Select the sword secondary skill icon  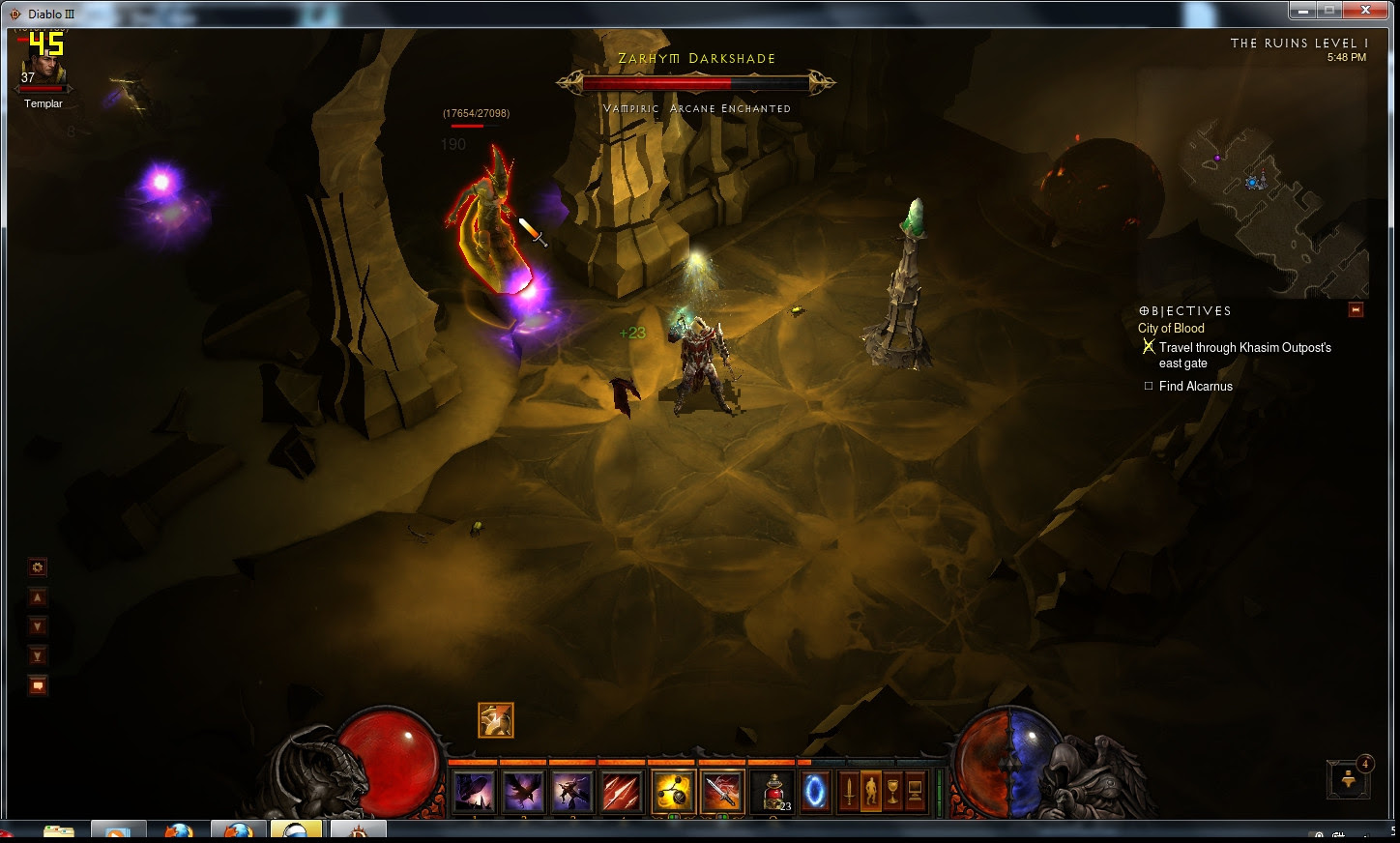721,792
